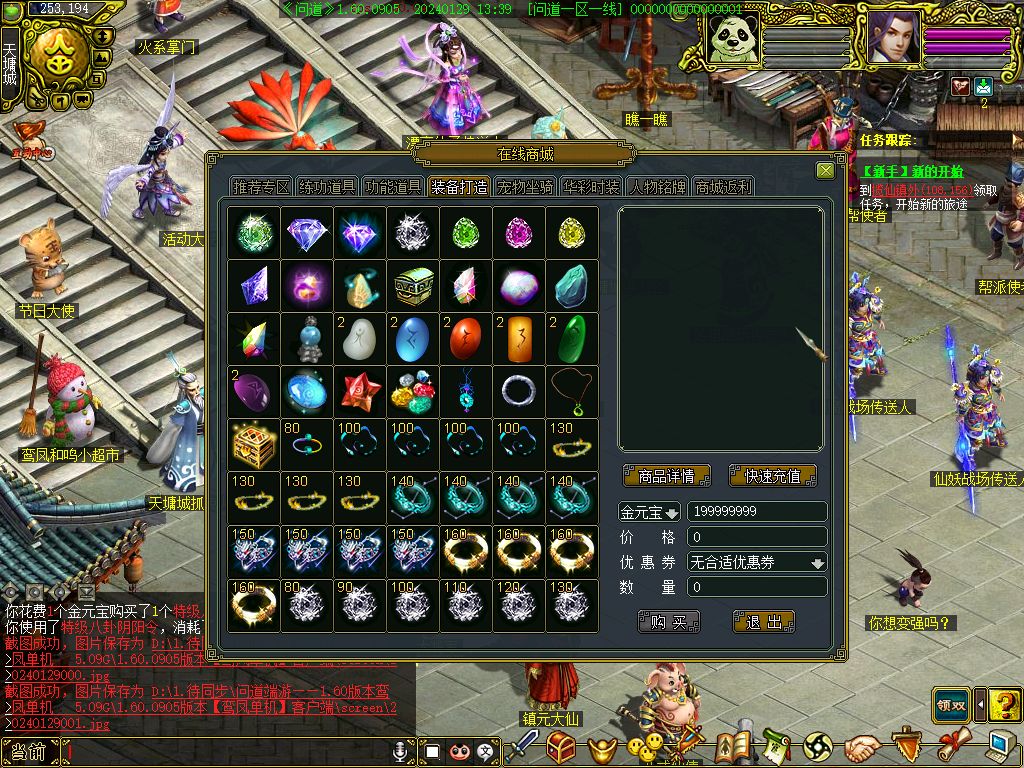The height and width of the screenshot is (768, 1024).
Task: Show the 宠物坐骑 category
Action: pyautogui.click(x=525, y=187)
